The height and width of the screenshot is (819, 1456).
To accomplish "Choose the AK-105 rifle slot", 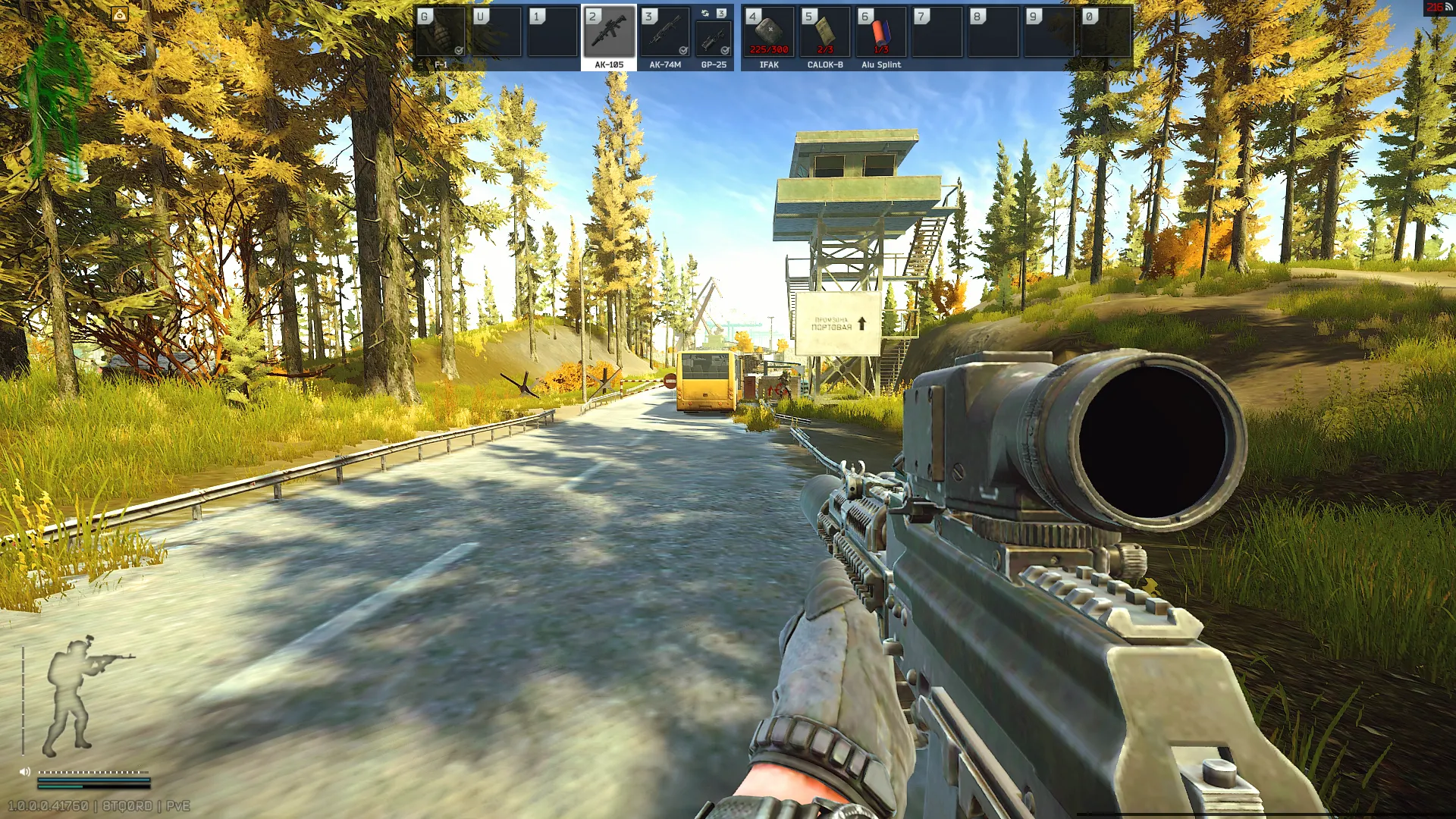I will tap(609, 34).
